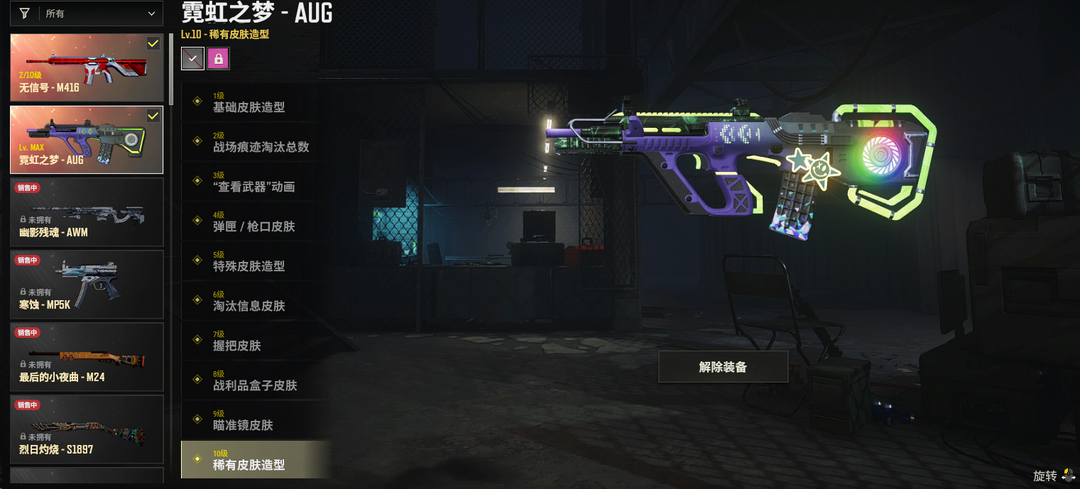Viewport: 1080px width, 489px height.
Task: Click the grey checkmark icon button
Action: pos(192,59)
